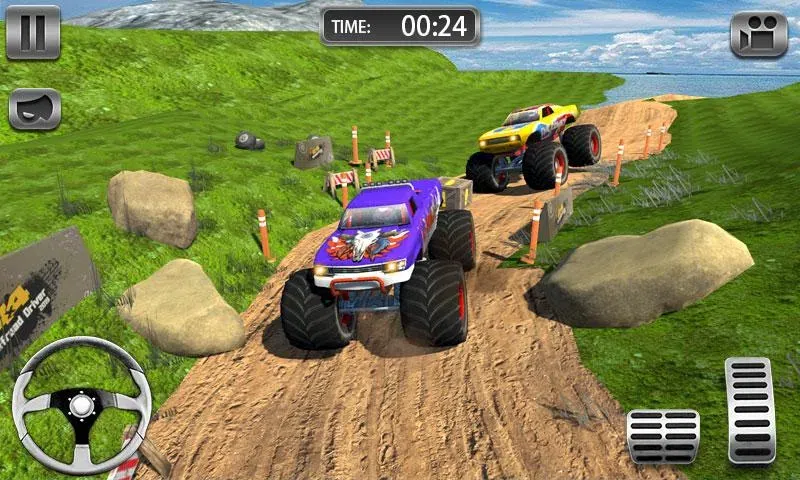The height and width of the screenshot is (480, 800).
Task: Hit the wide brake pedal
Action: [662, 435]
